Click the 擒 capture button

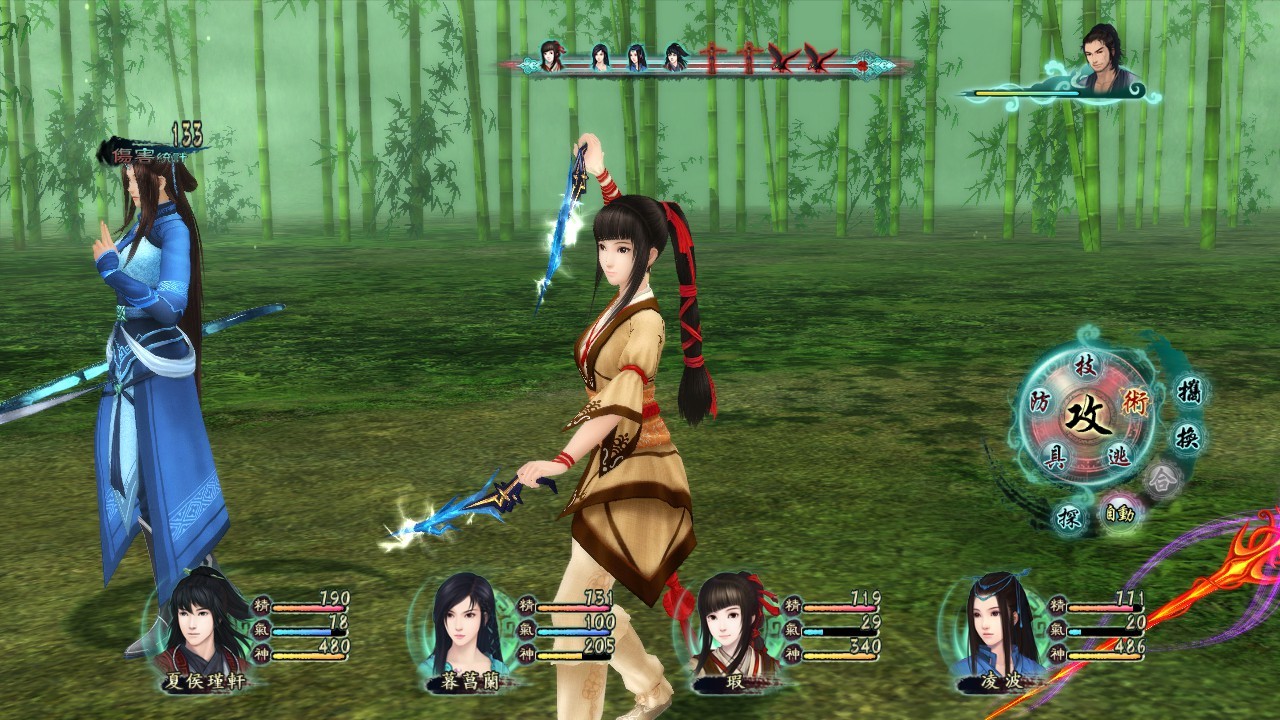point(1188,389)
